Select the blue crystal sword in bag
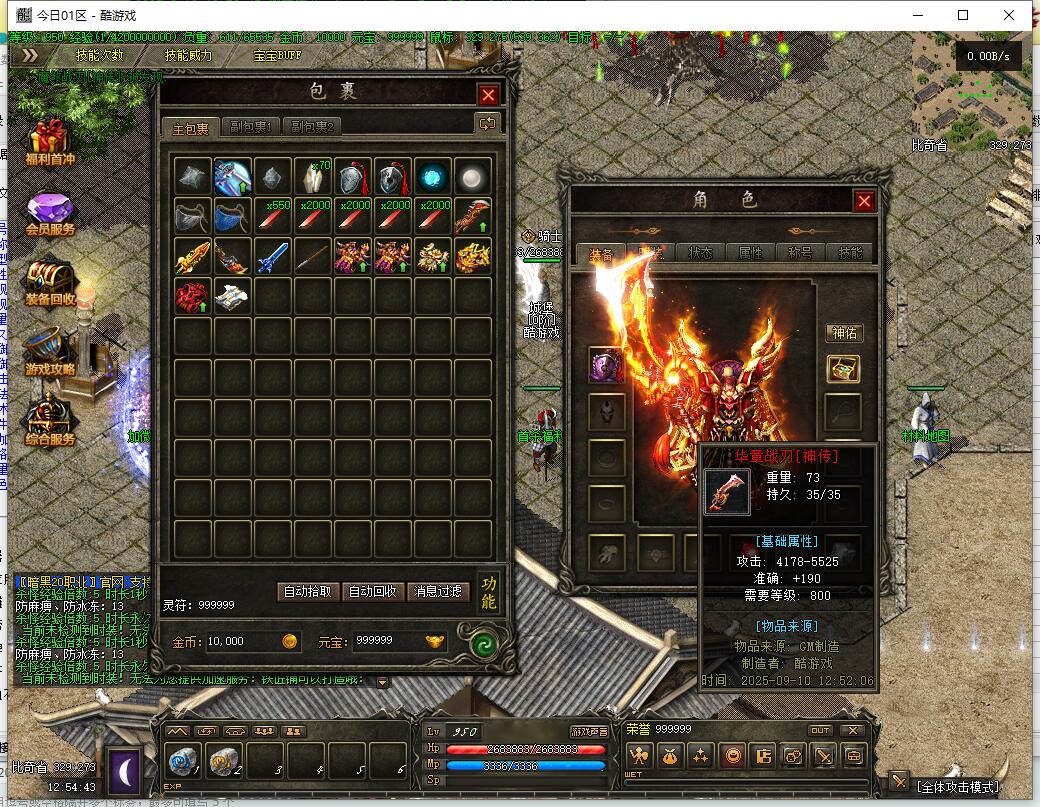Image resolution: width=1040 pixels, height=807 pixels. click(272, 256)
